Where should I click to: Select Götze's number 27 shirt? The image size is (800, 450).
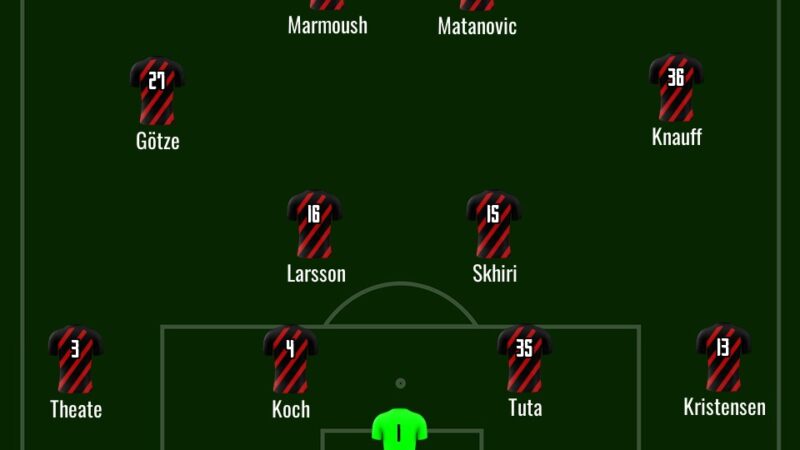[157, 90]
